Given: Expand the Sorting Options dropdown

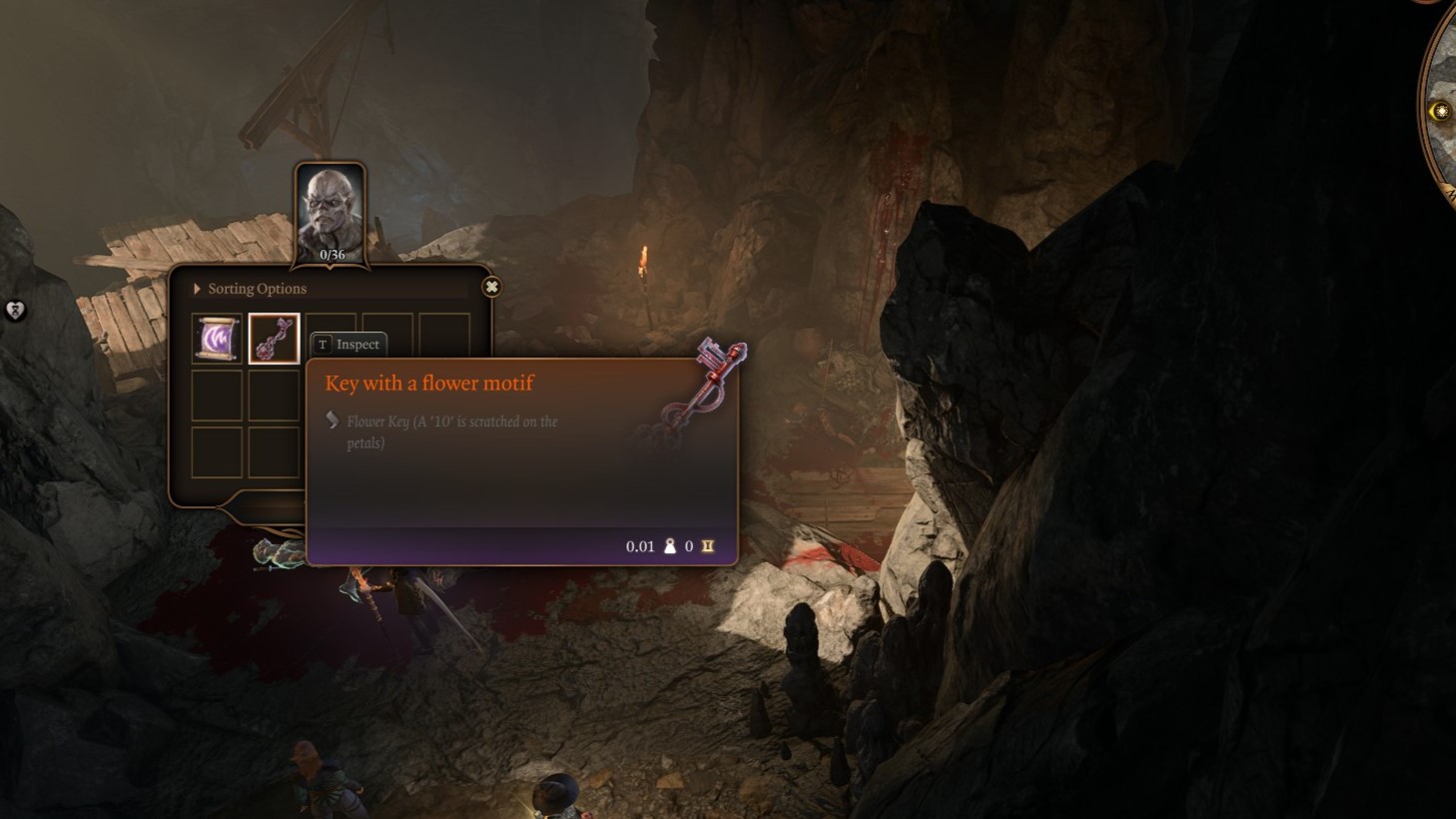Looking at the screenshot, I should (251, 289).
